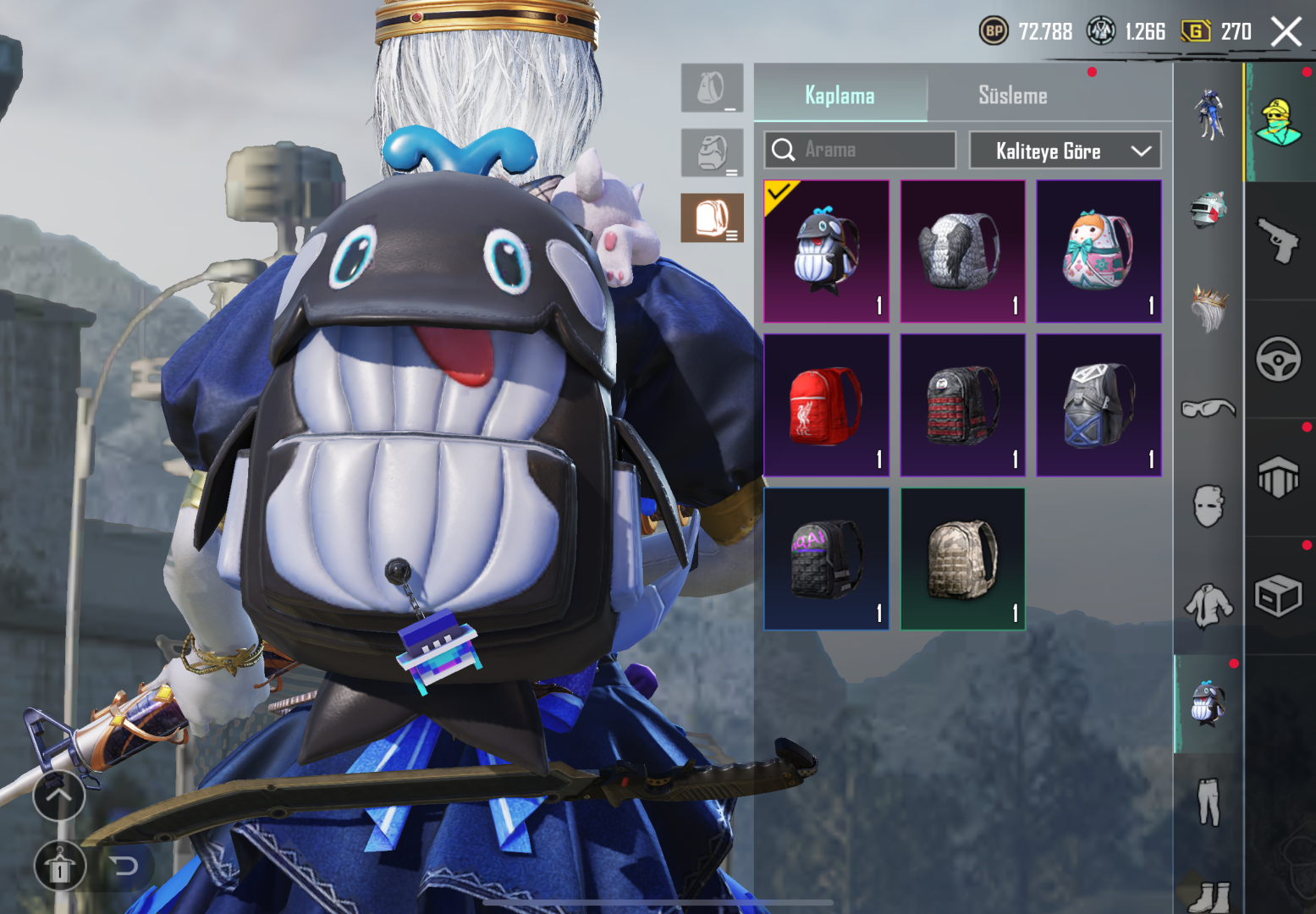
Task: Switch to the pistol weapons section
Action: tap(1278, 241)
